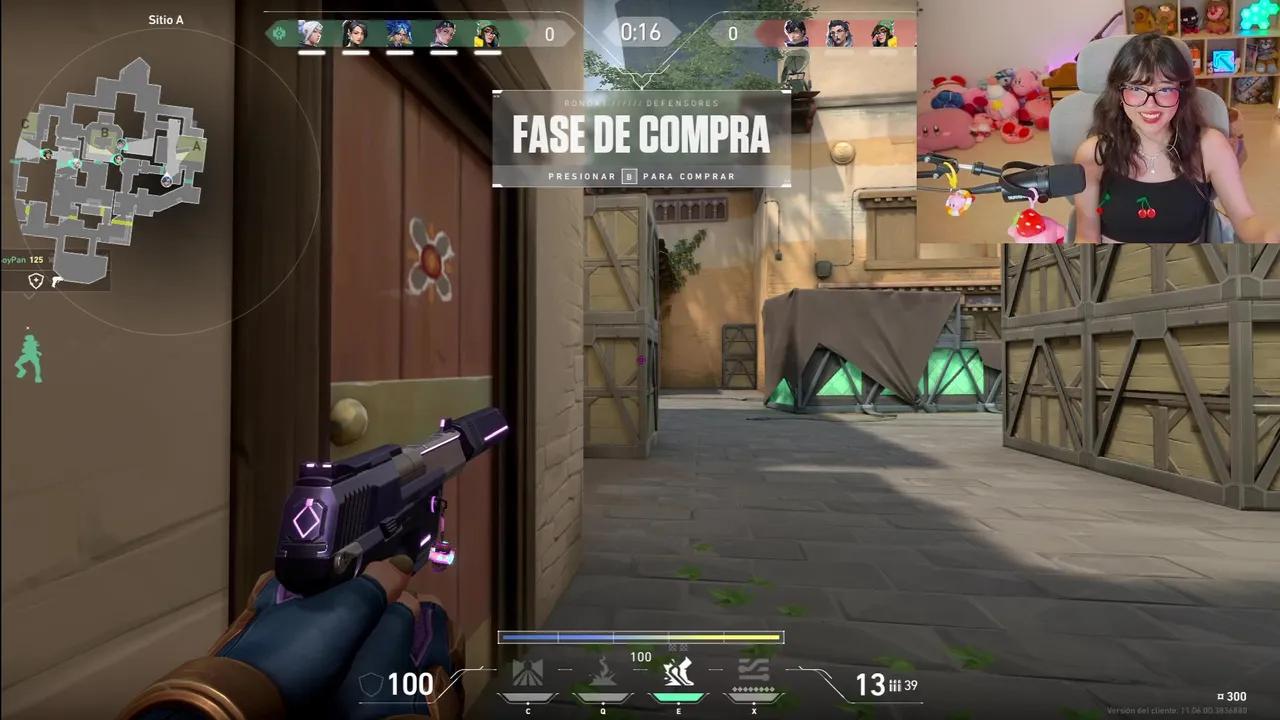Screen dimensions: 1280x720
Task: Click the ultimate charge progress bar
Action: (641, 636)
